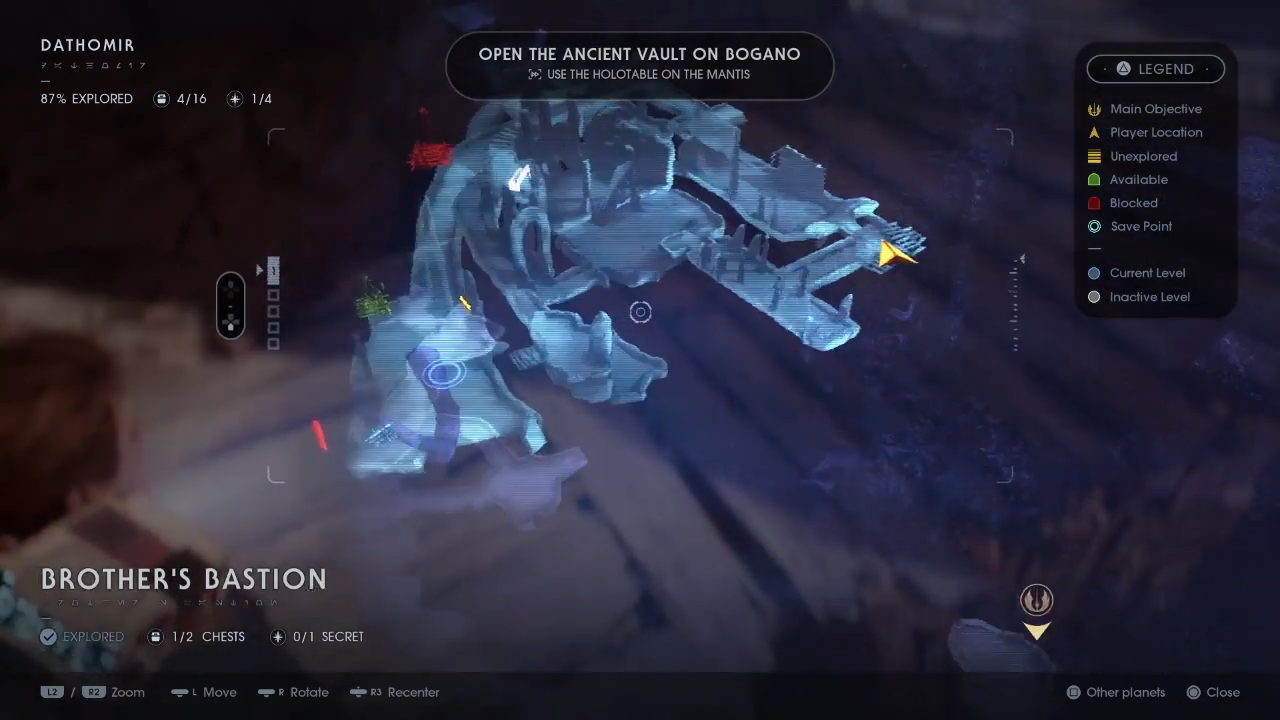Click the Save Point circle icon in Legend
Viewport: 1280px width, 720px height.
(x=1094, y=226)
